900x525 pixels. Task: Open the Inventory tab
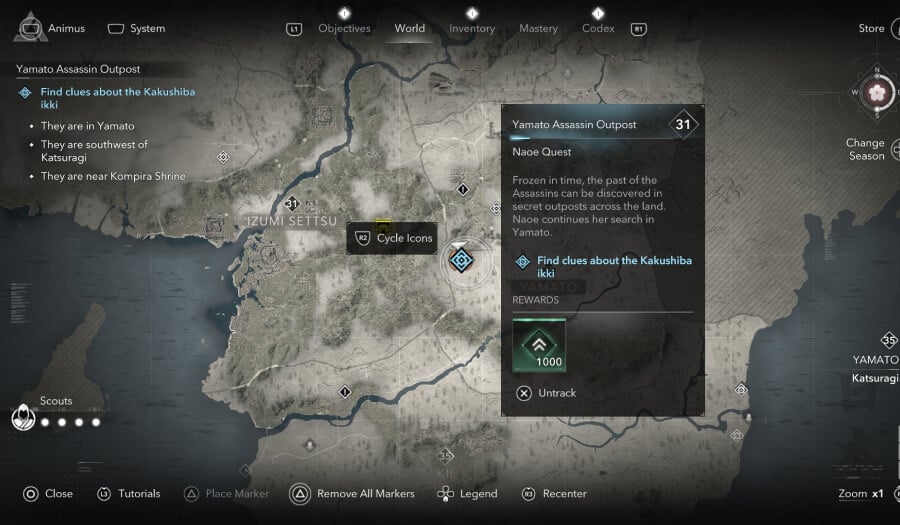click(x=472, y=29)
